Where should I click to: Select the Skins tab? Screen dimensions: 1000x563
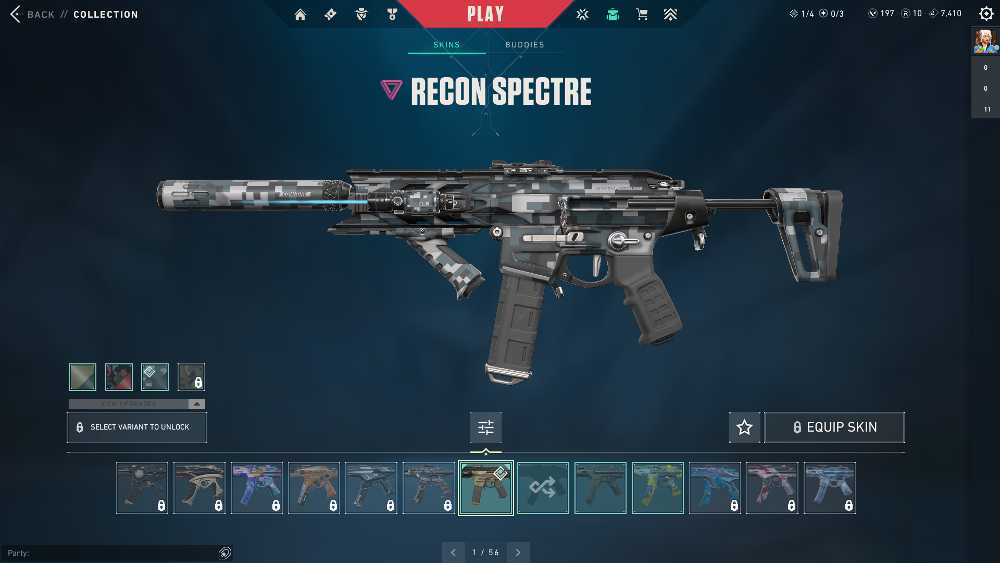pyautogui.click(x=446, y=45)
